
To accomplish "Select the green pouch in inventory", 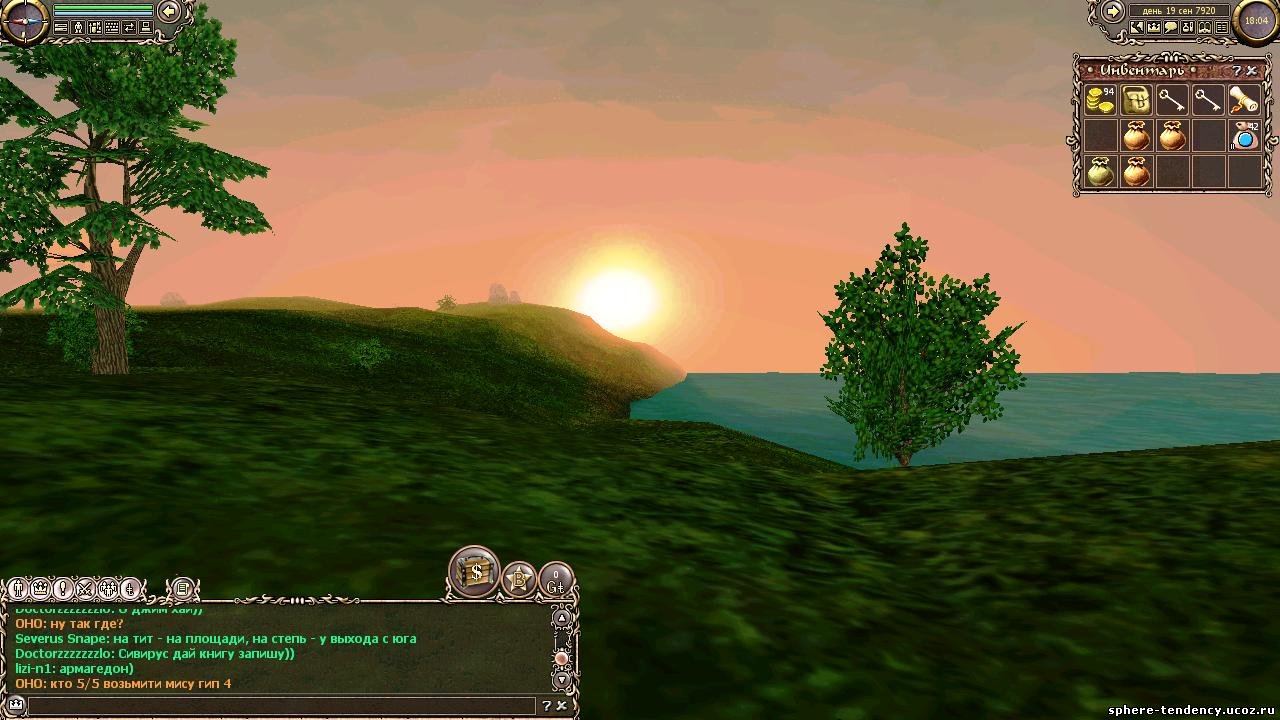I will (1100, 172).
